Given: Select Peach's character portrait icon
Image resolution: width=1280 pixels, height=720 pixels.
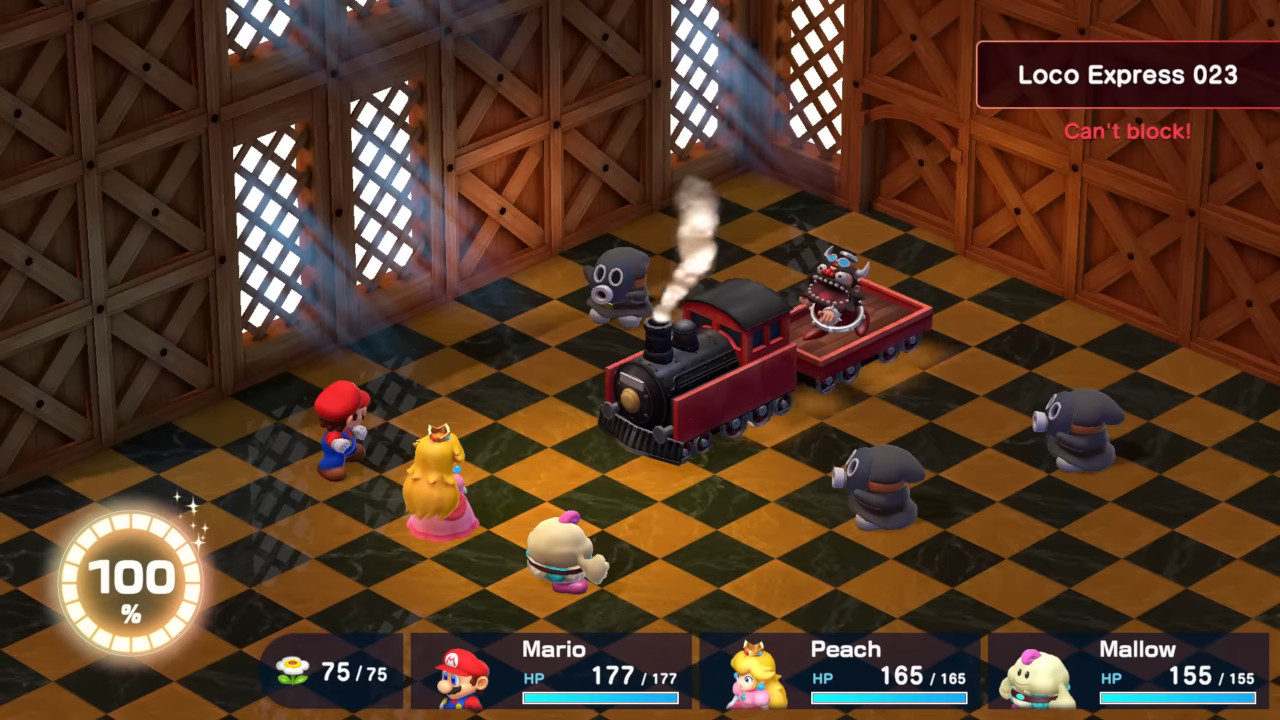Looking at the screenshot, I should click(753, 680).
